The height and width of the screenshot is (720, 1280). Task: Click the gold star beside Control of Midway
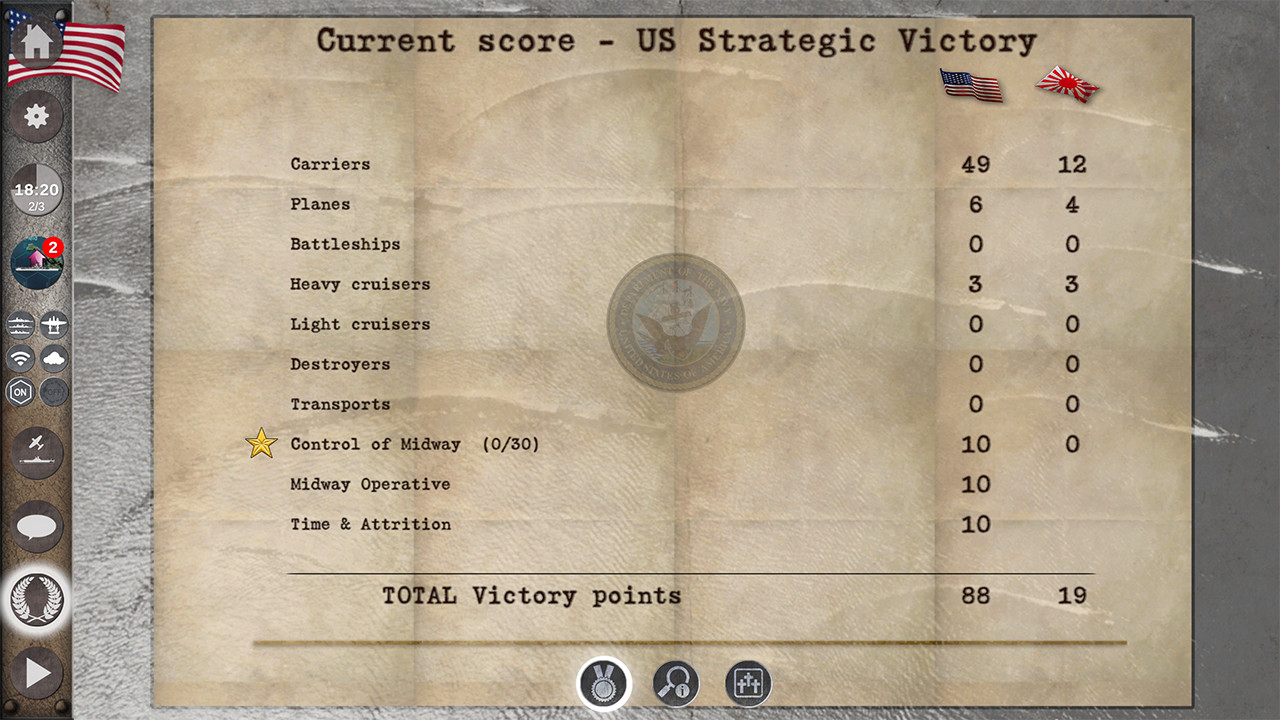tap(260, 443)
